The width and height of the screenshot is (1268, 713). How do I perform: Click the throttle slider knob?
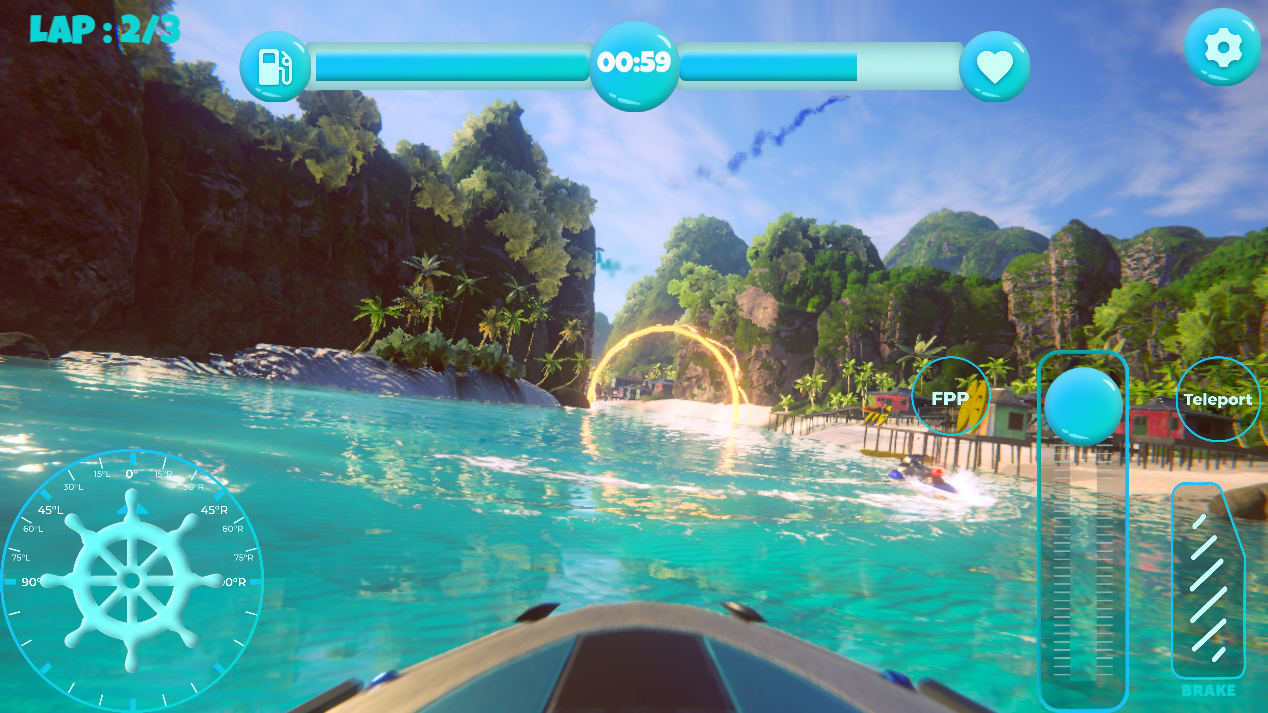[x=1084, y=406]
